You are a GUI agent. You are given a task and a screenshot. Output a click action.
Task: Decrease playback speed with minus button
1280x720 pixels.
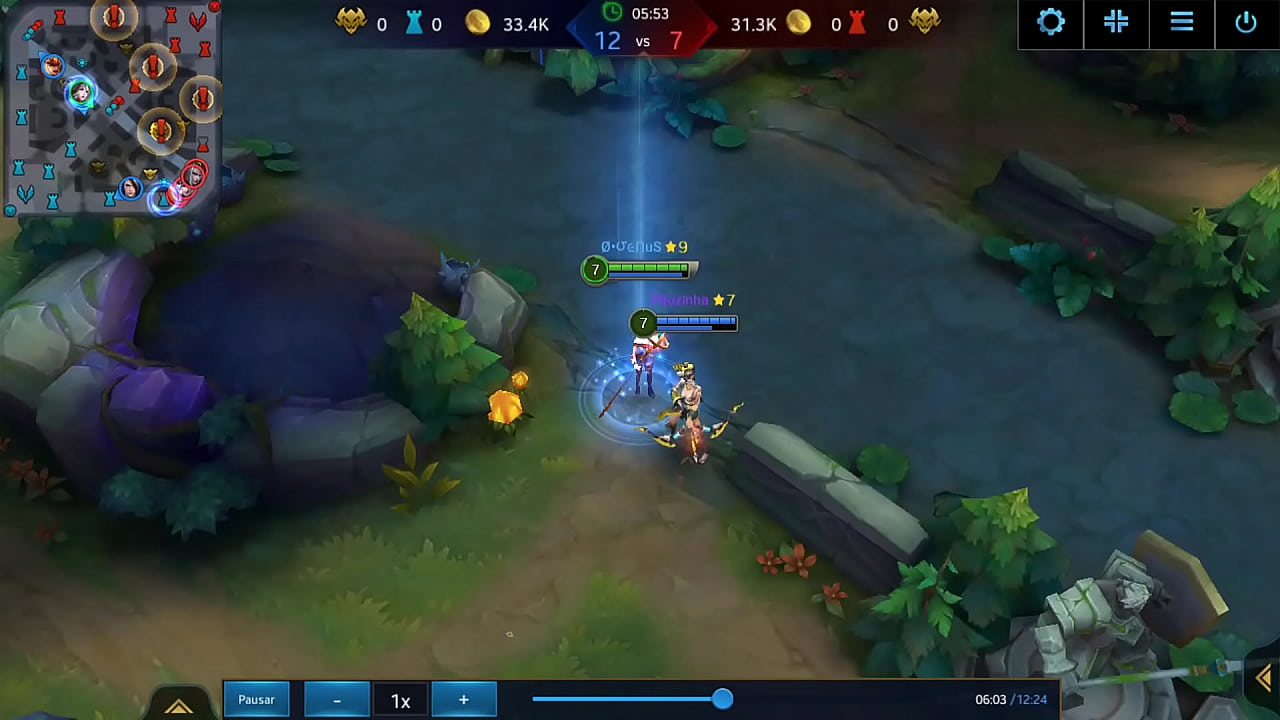337,700
